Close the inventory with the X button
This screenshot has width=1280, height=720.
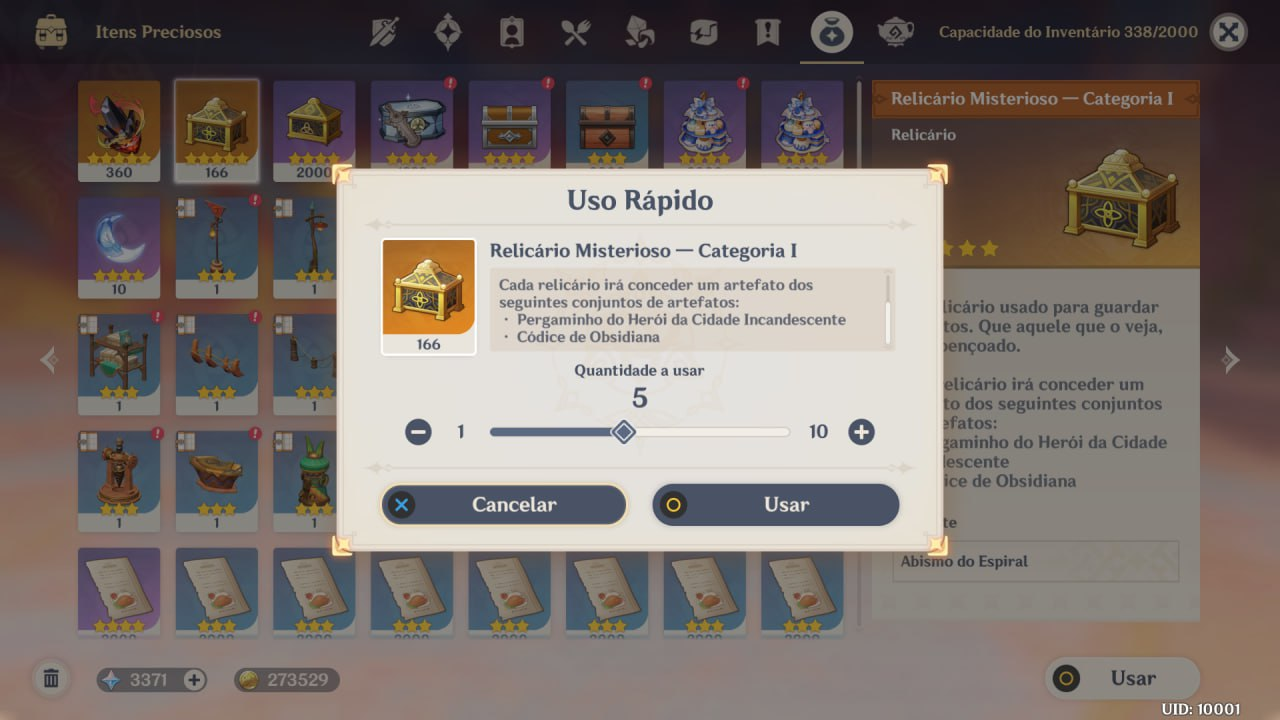click(1228, 32)
